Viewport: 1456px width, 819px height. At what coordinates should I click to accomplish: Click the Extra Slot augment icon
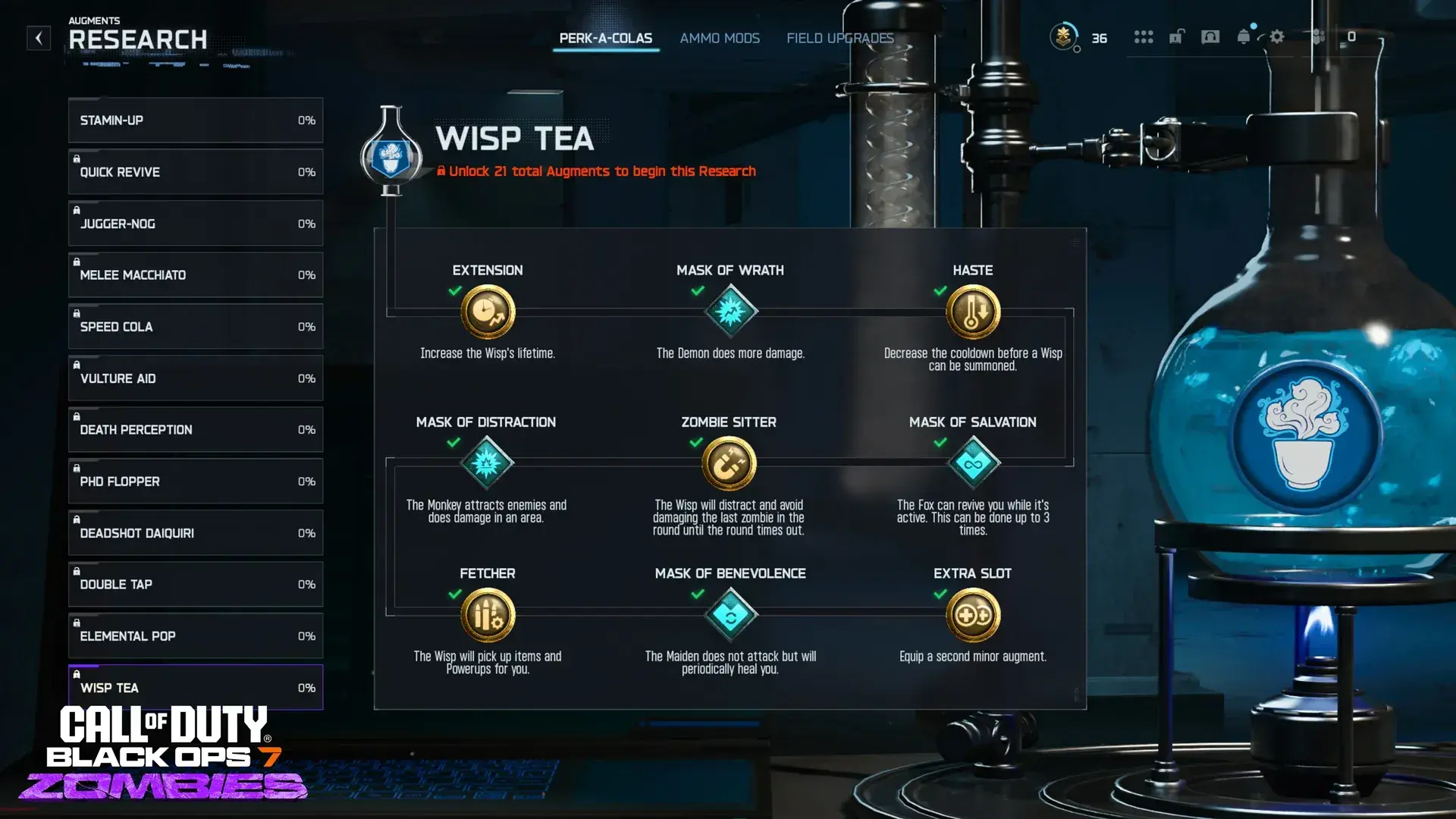point(972,615)
